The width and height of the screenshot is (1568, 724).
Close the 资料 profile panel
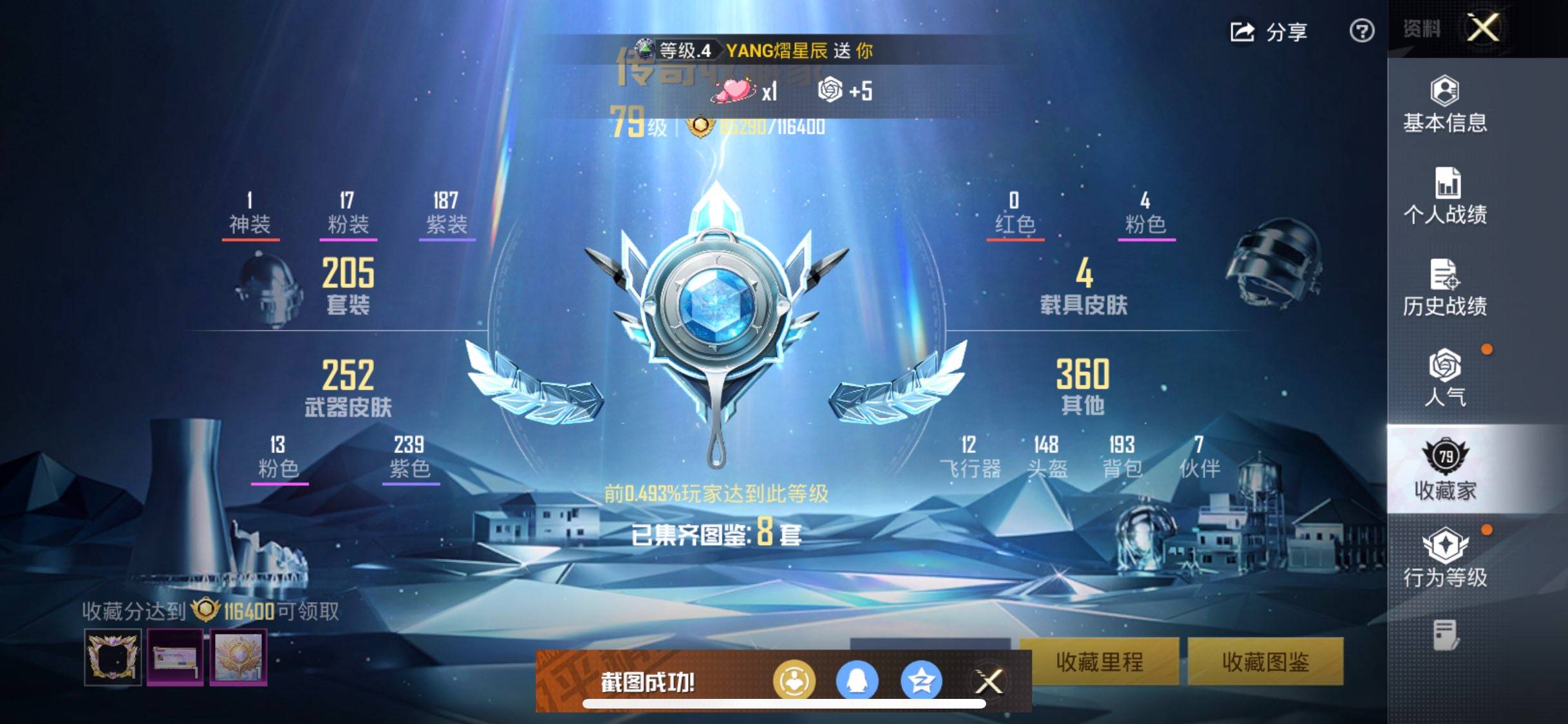(x=1483, y=28)
